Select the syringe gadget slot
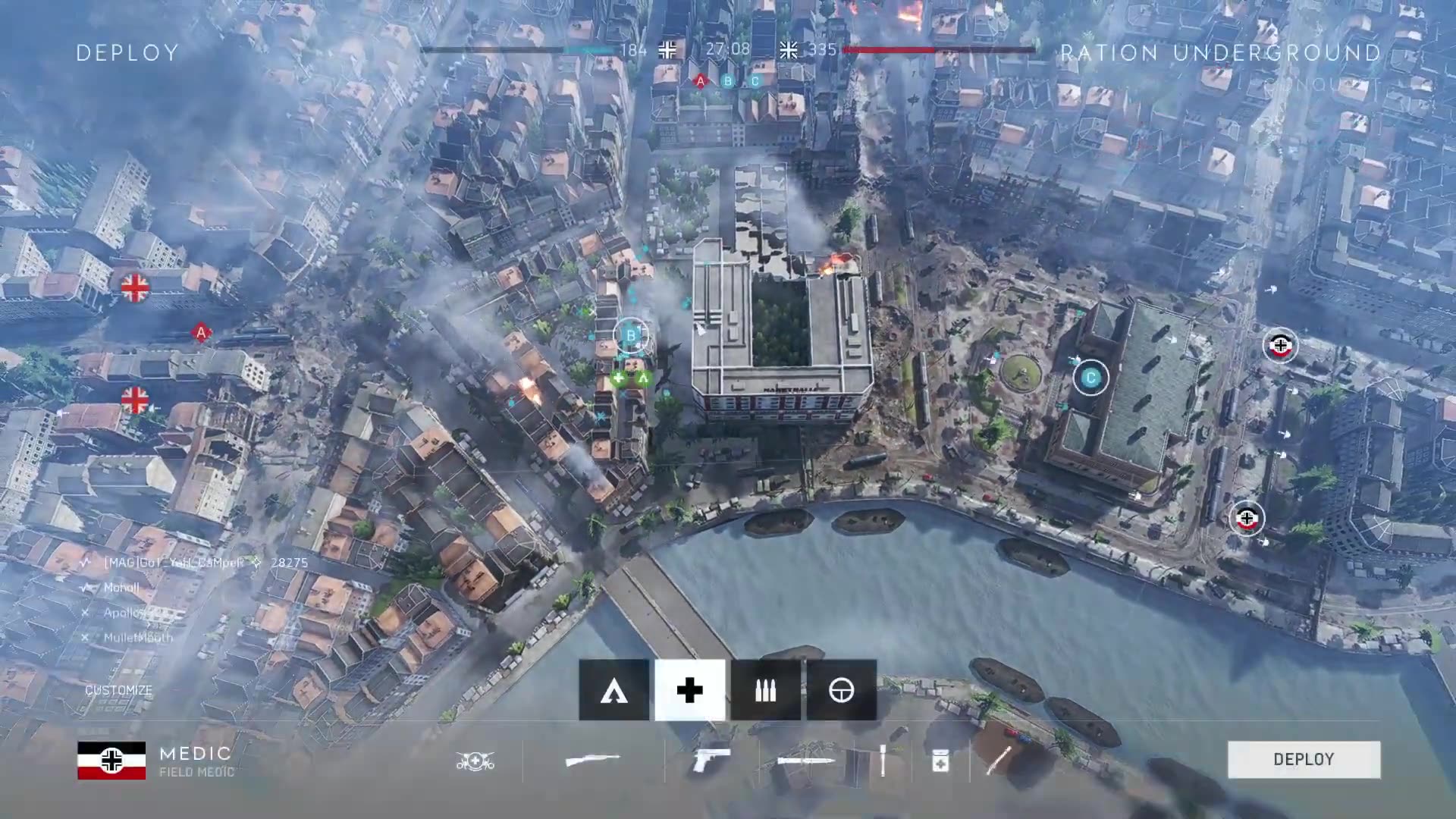Viewport: 1456px width, 819px height. tap(883, 760)
